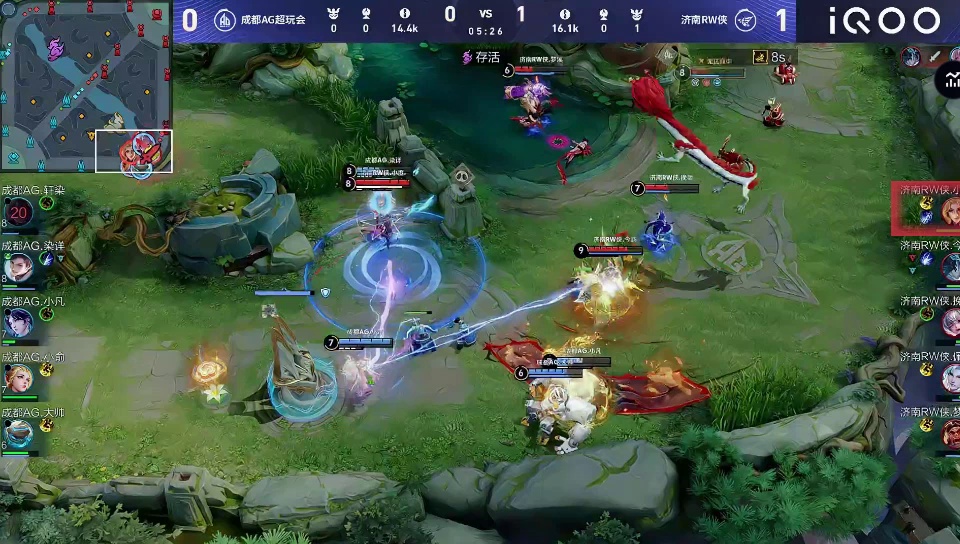Spectate the blonde hero of 成都AG.心俞

19,378
